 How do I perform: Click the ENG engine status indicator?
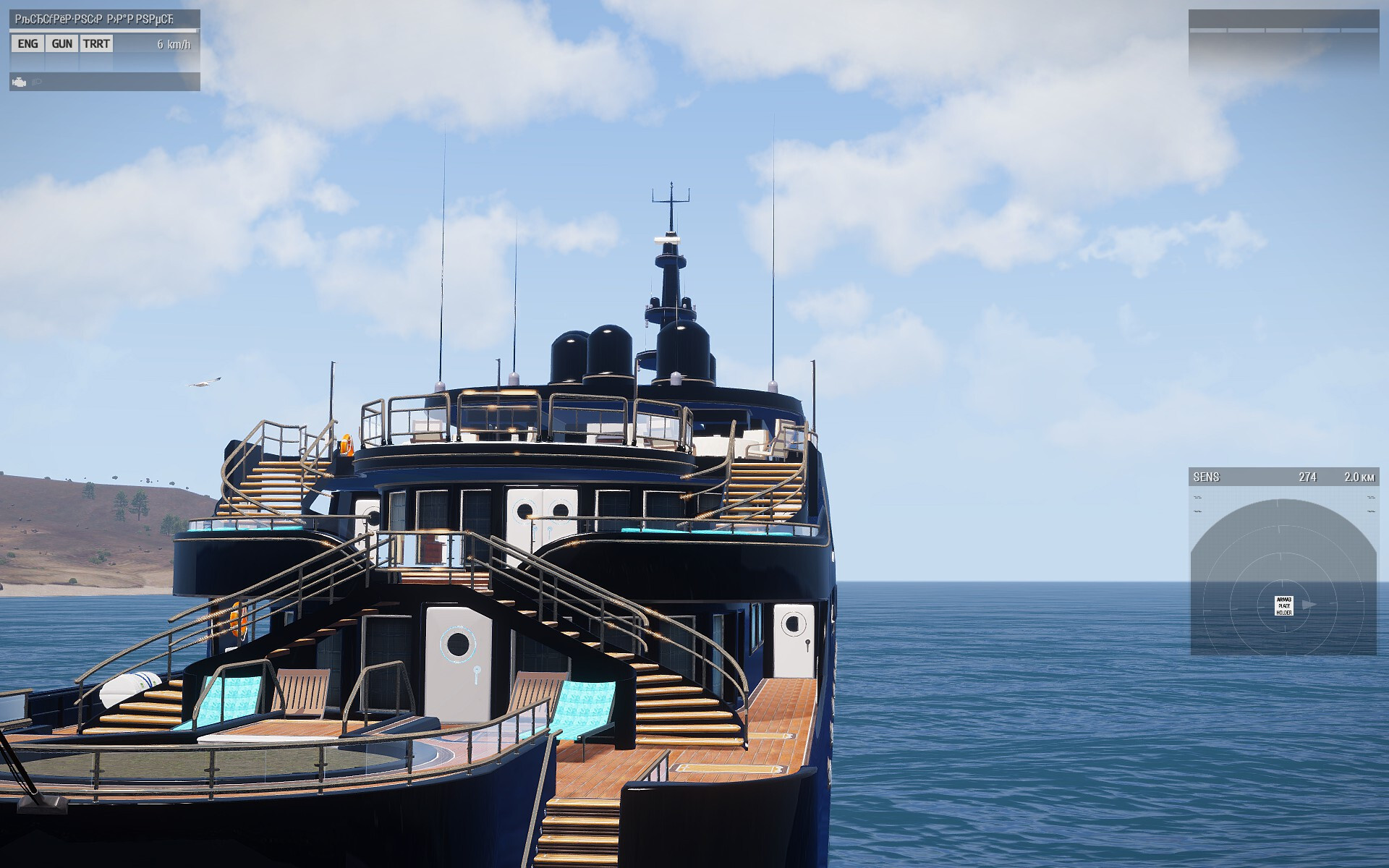click(27, 44)
